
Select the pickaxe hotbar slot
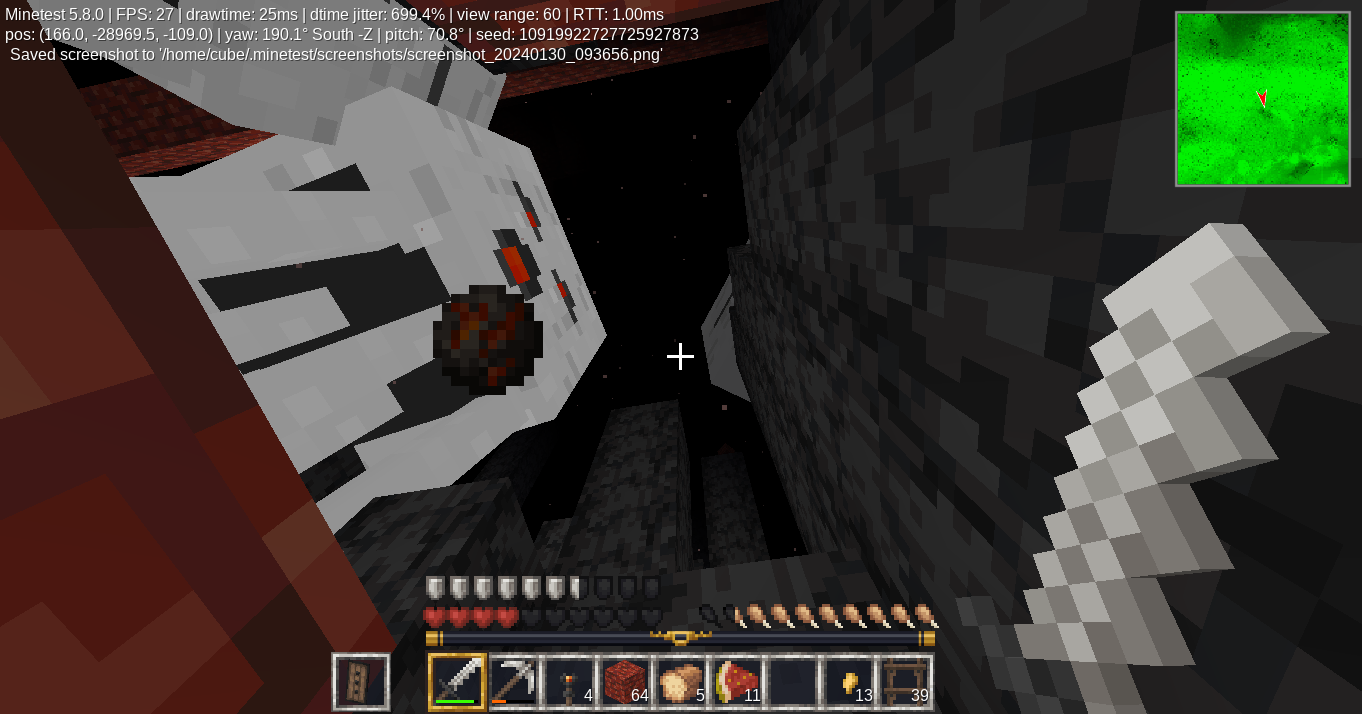point(513,682)
